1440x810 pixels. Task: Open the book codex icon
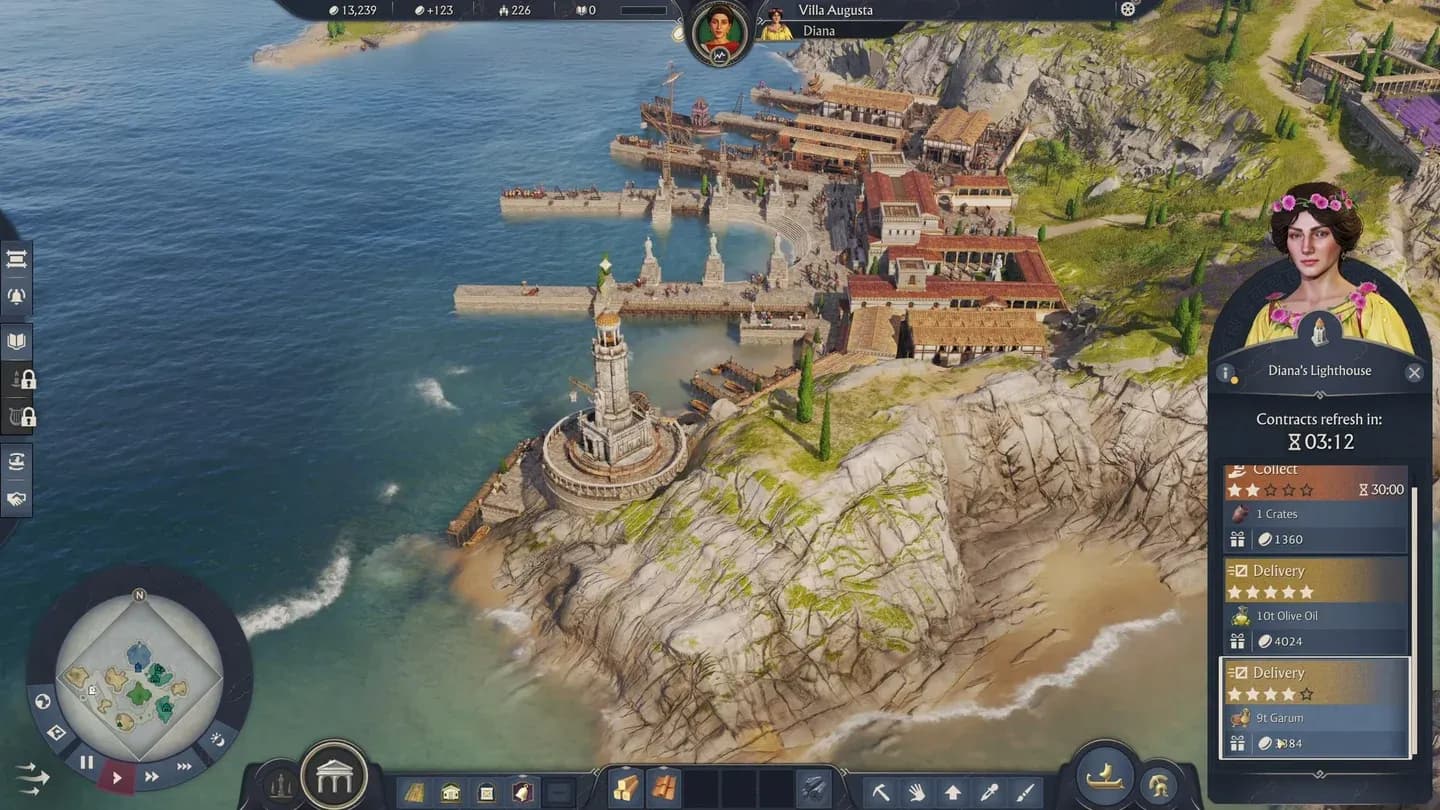tap(17, 341)
